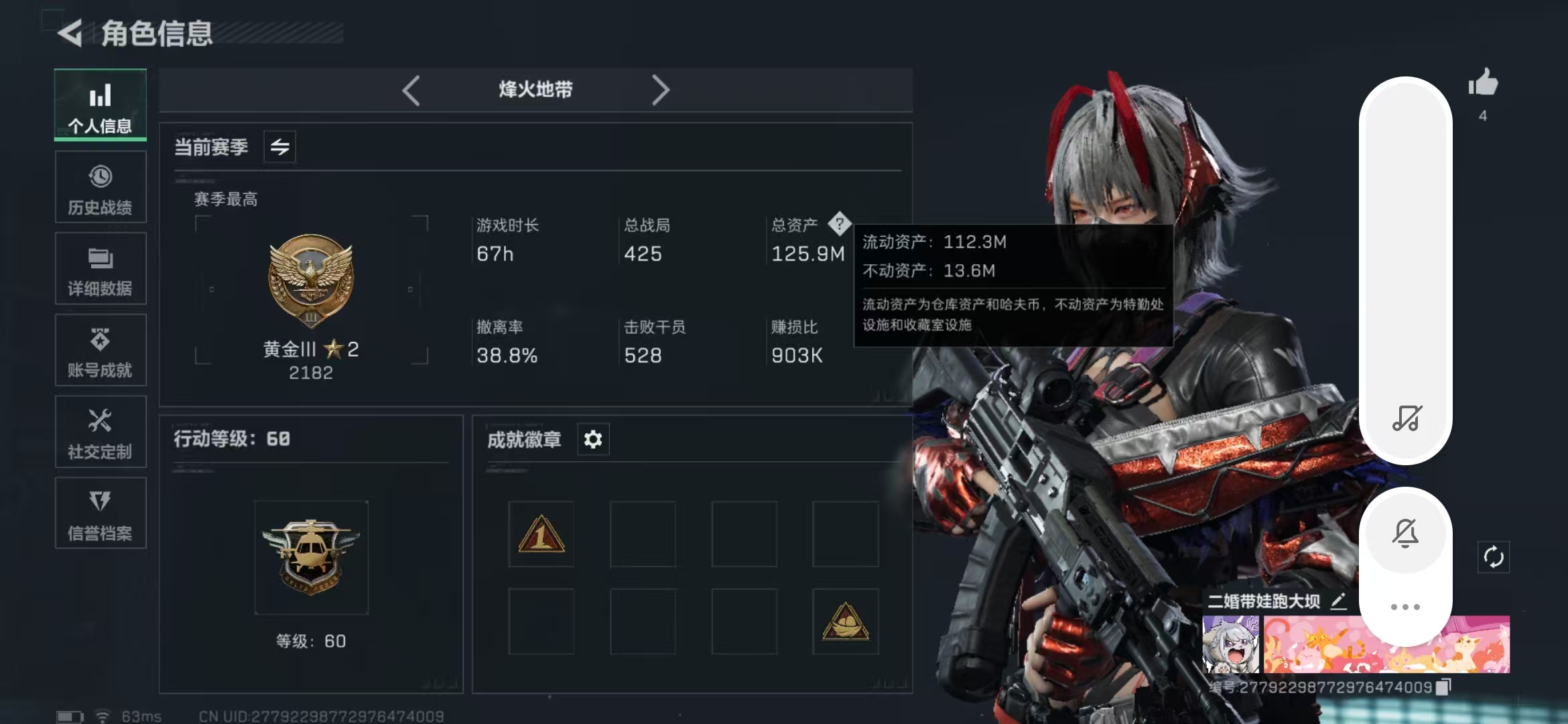This screenshot has width=1568, height=724.
Task: Click the 总资产 question mark icon
Action: click(x=839, y=224)
